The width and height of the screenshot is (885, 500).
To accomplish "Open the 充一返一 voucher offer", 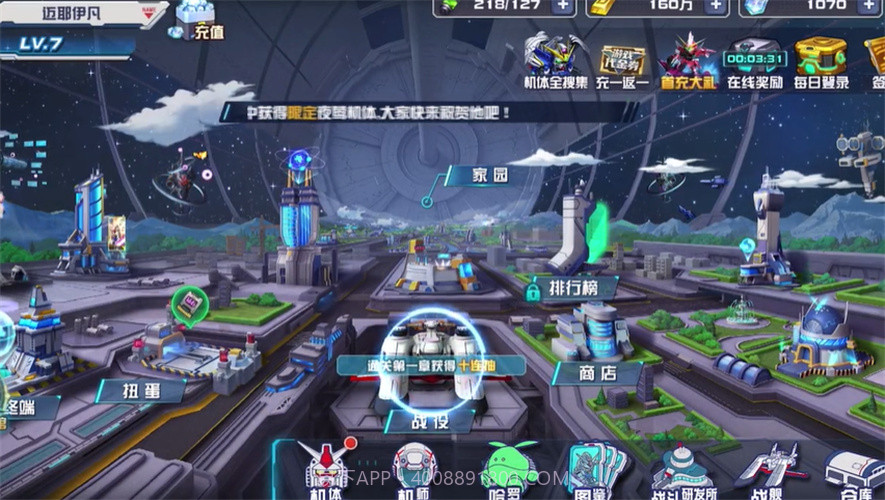I will click(x=622, y=62).
